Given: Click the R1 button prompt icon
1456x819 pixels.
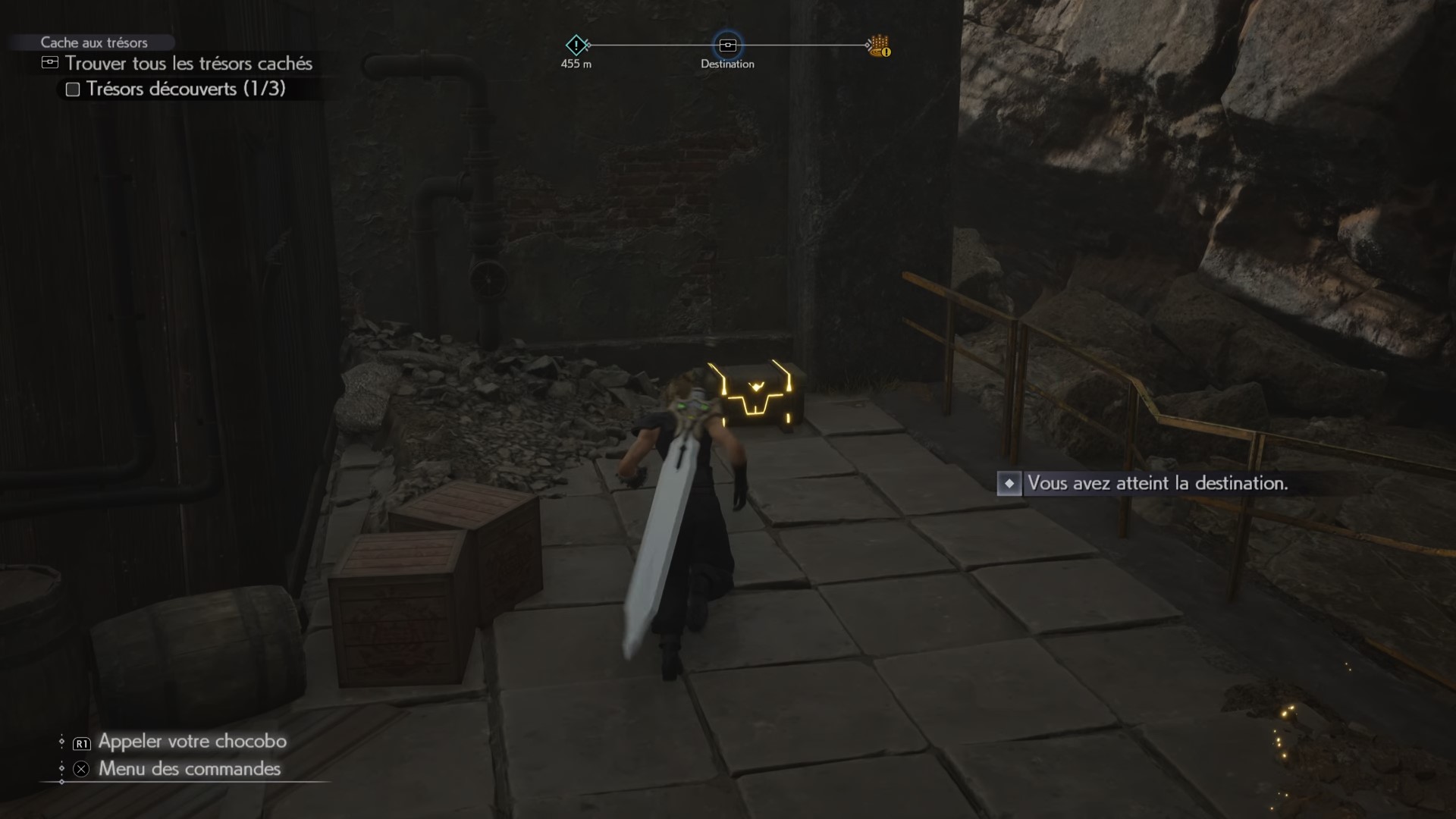Looking at the screenshot, I should pos(80,743).
